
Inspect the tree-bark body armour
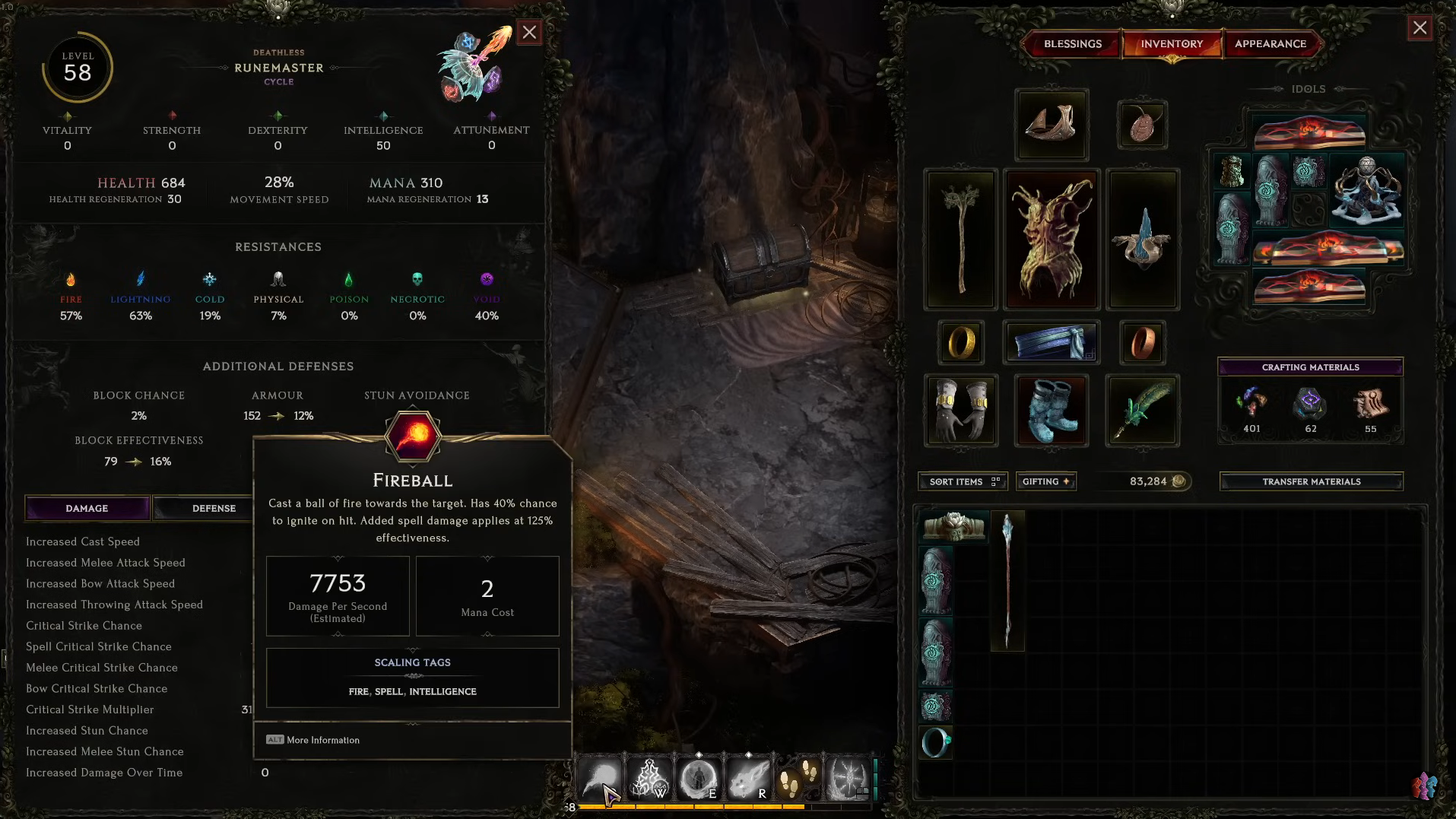[1052, 240]
